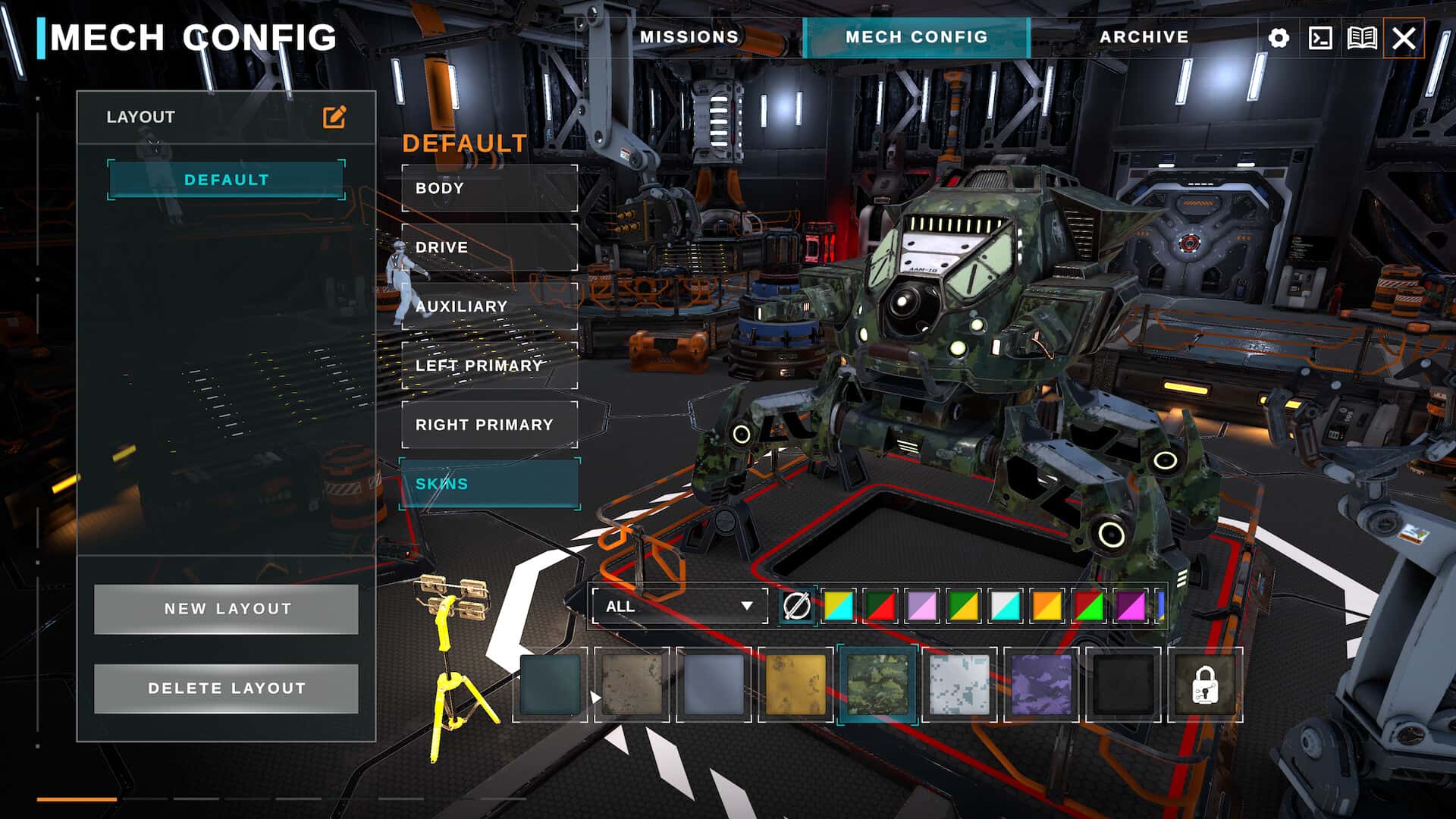Open the Auxiliary loadout section
Viewport: 1456px width, 819px height.
[x=489, y=306]
